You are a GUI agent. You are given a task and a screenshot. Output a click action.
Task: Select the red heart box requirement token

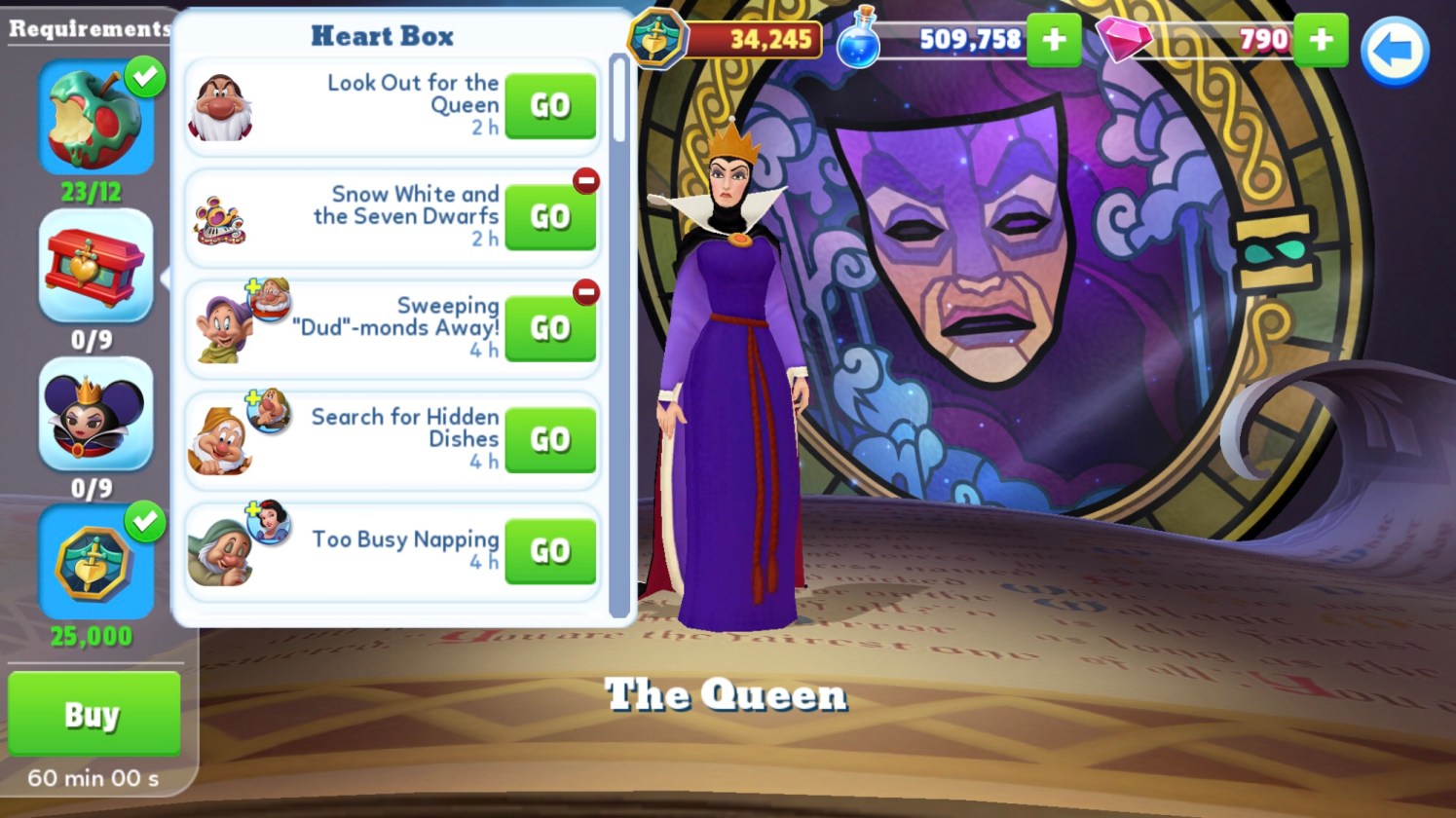pos(95,266)
